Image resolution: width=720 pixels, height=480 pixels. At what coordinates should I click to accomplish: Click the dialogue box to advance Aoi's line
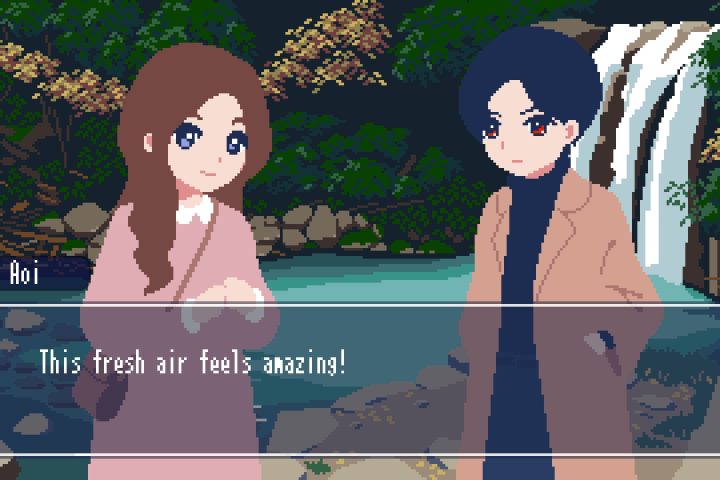point(360,380)
